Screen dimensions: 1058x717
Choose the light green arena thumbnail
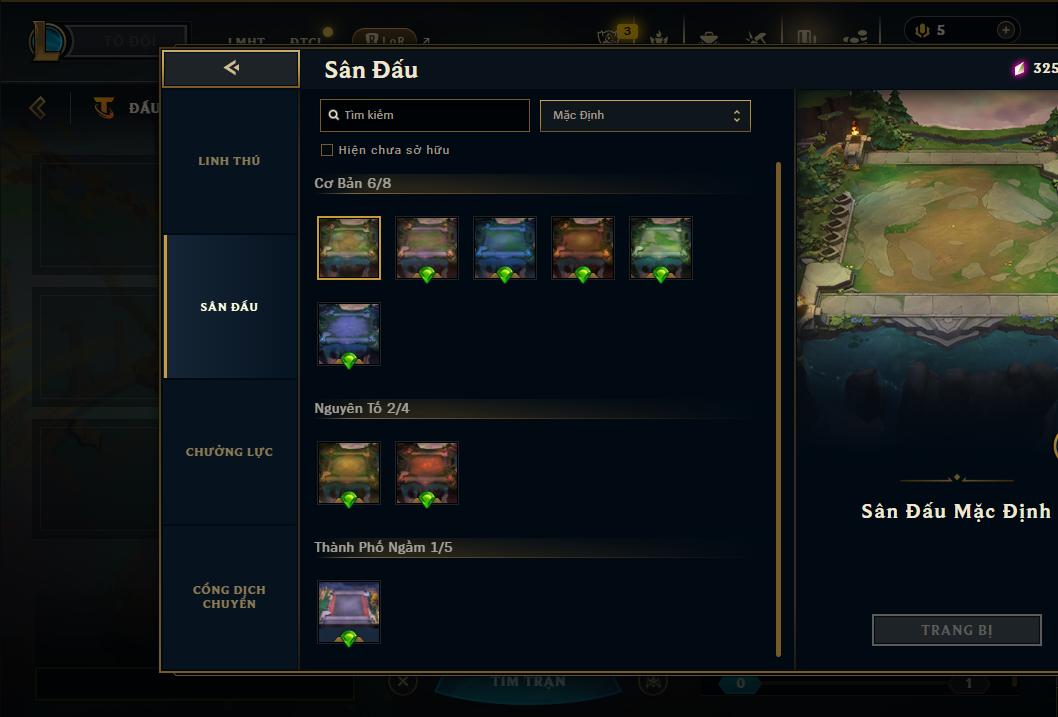point(661,248)
